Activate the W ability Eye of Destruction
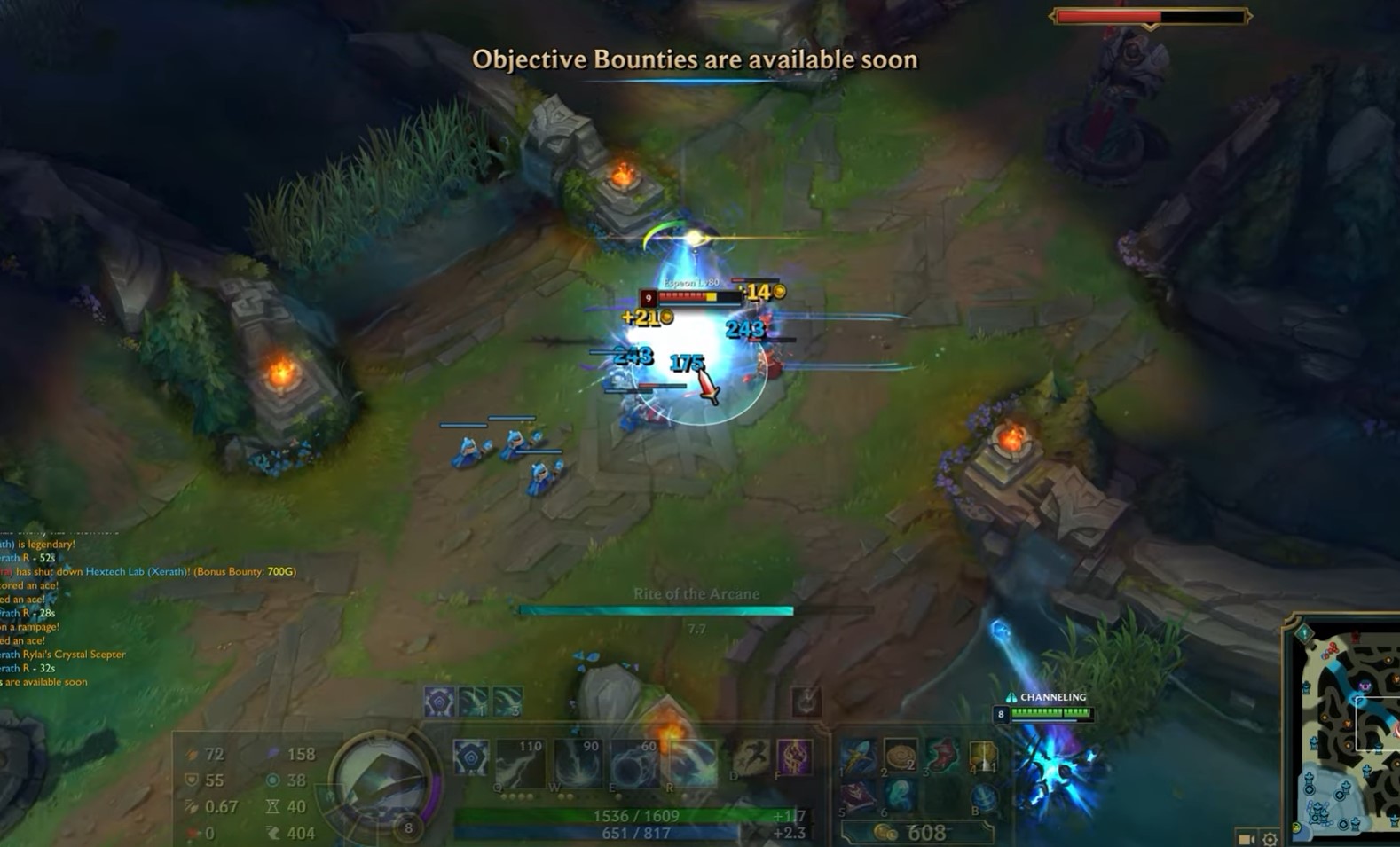Image resolution: width=1400 pixels, height=847 pixels. 578,765
